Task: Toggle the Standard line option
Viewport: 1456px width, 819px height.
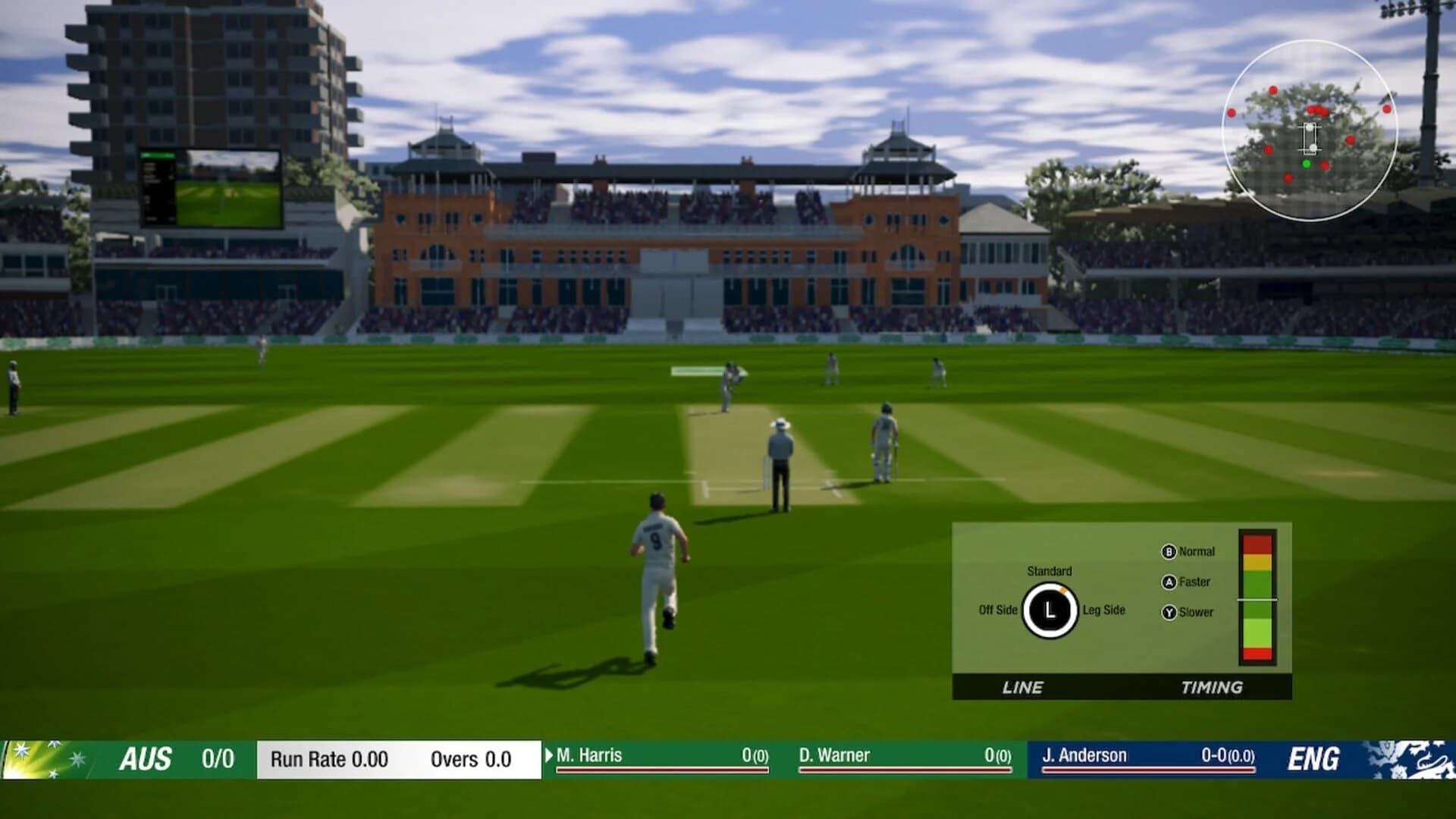Action: 1050,572
